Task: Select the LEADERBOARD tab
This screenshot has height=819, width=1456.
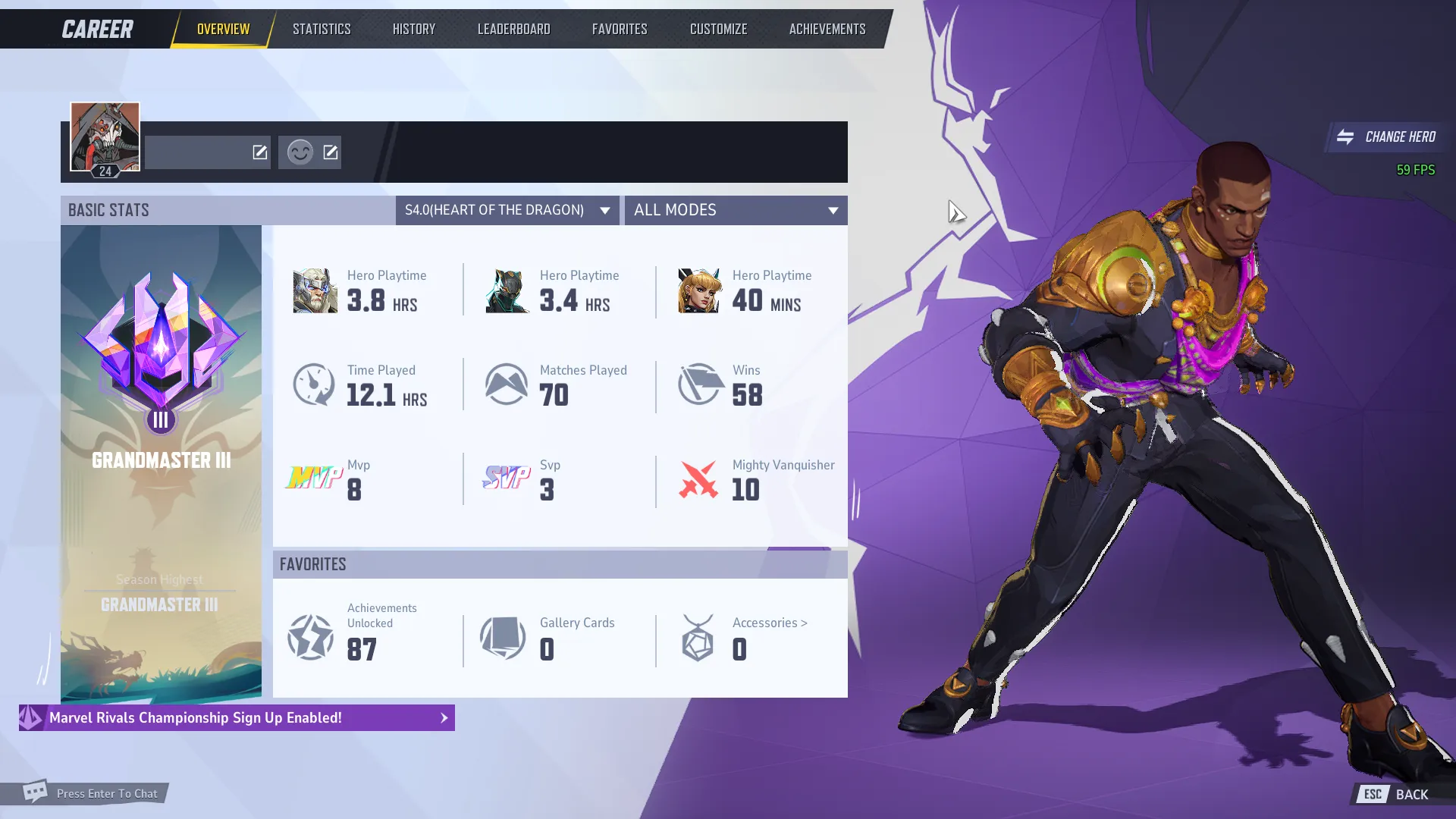Action: (513, 28)
